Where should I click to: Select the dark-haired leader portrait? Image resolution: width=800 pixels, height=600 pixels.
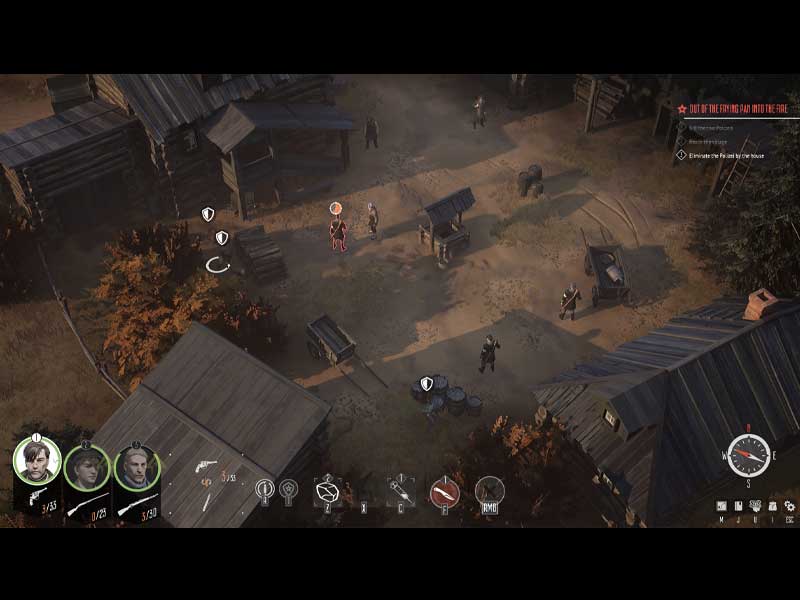[37, 462]
